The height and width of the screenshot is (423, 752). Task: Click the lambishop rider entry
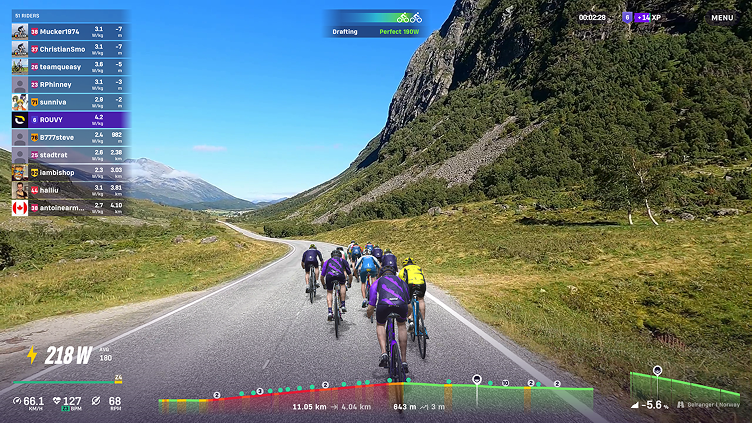coord(69,172)
